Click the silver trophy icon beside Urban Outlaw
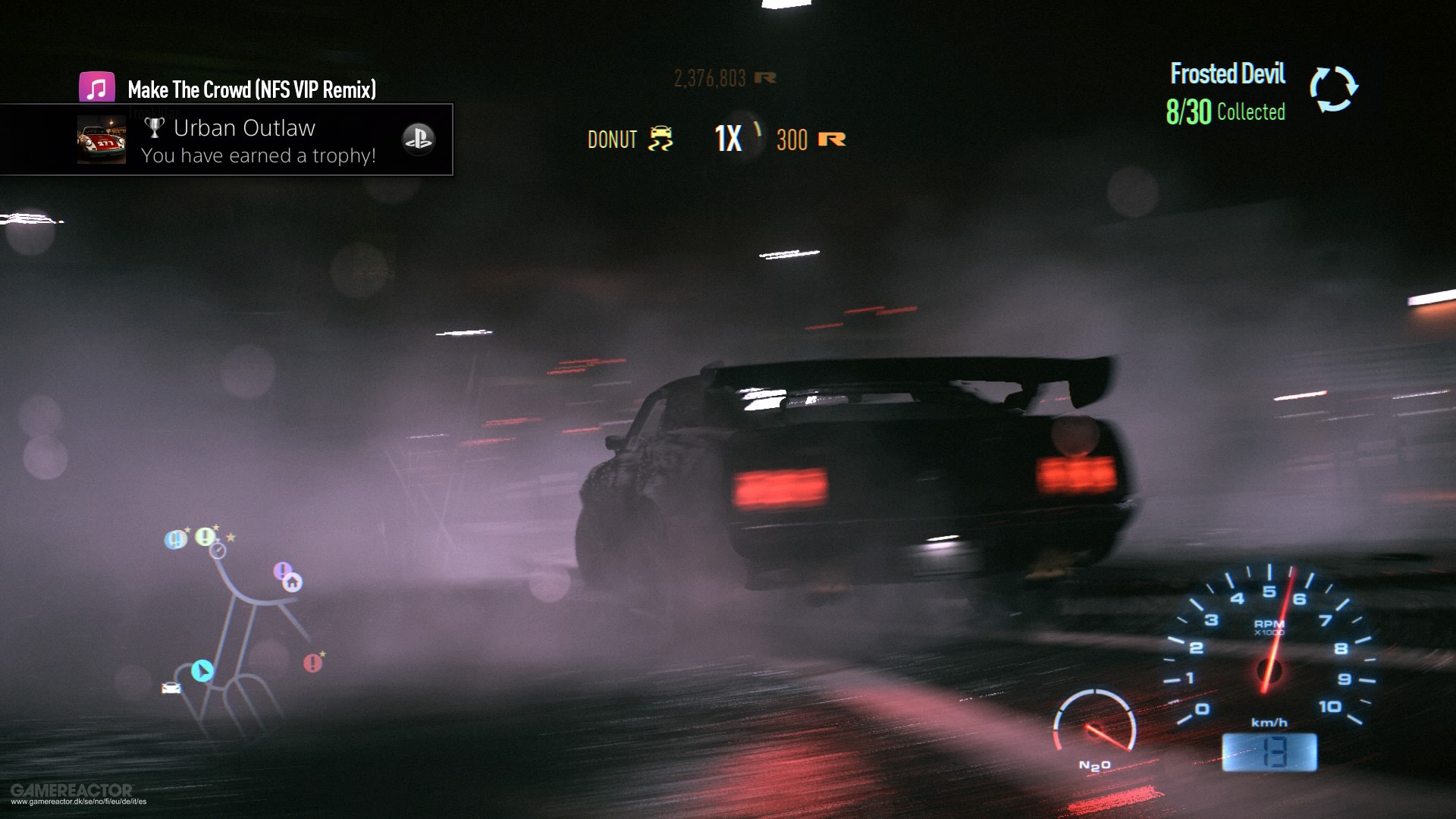 155,127
